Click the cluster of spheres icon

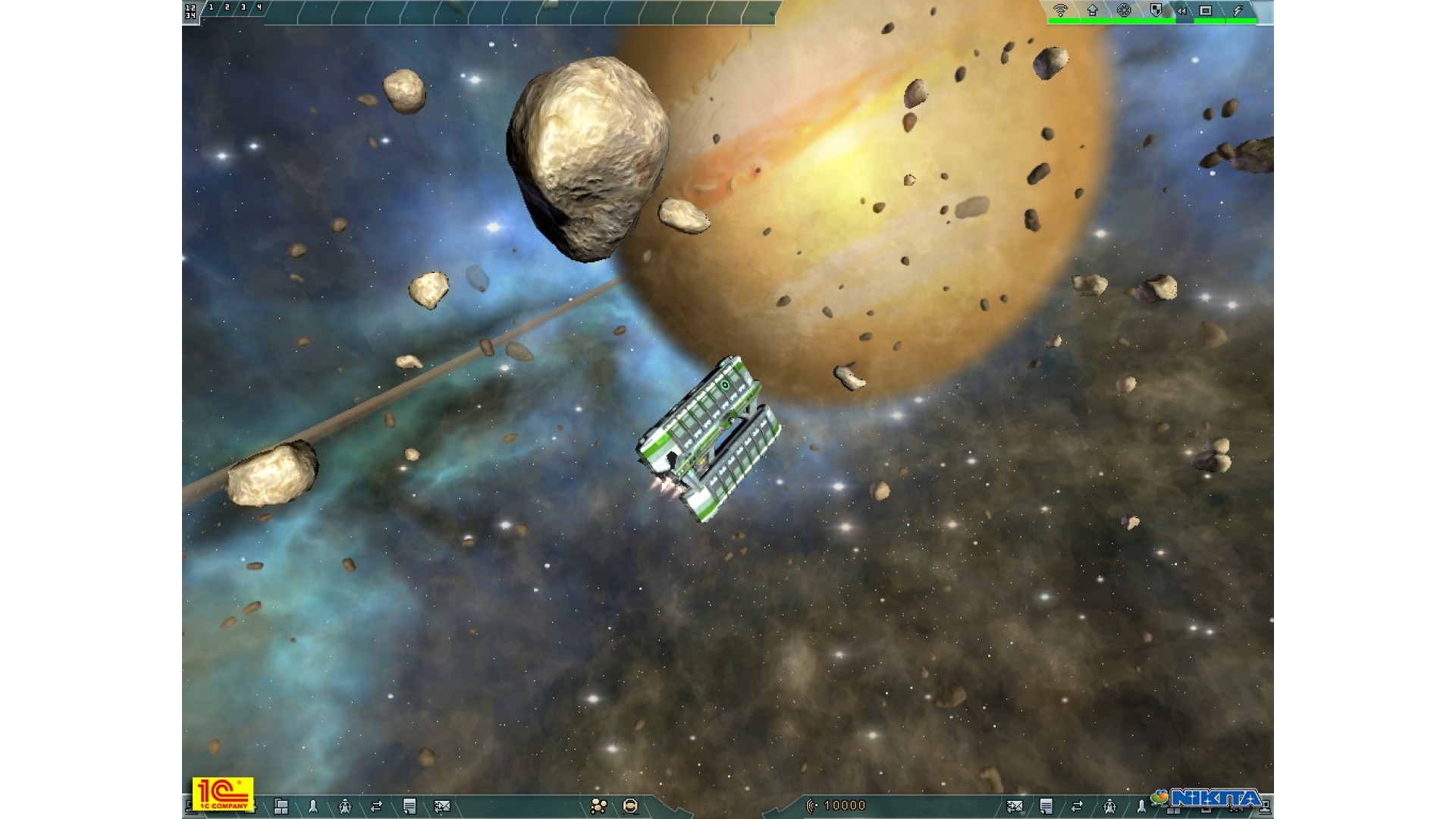[598, 806]
